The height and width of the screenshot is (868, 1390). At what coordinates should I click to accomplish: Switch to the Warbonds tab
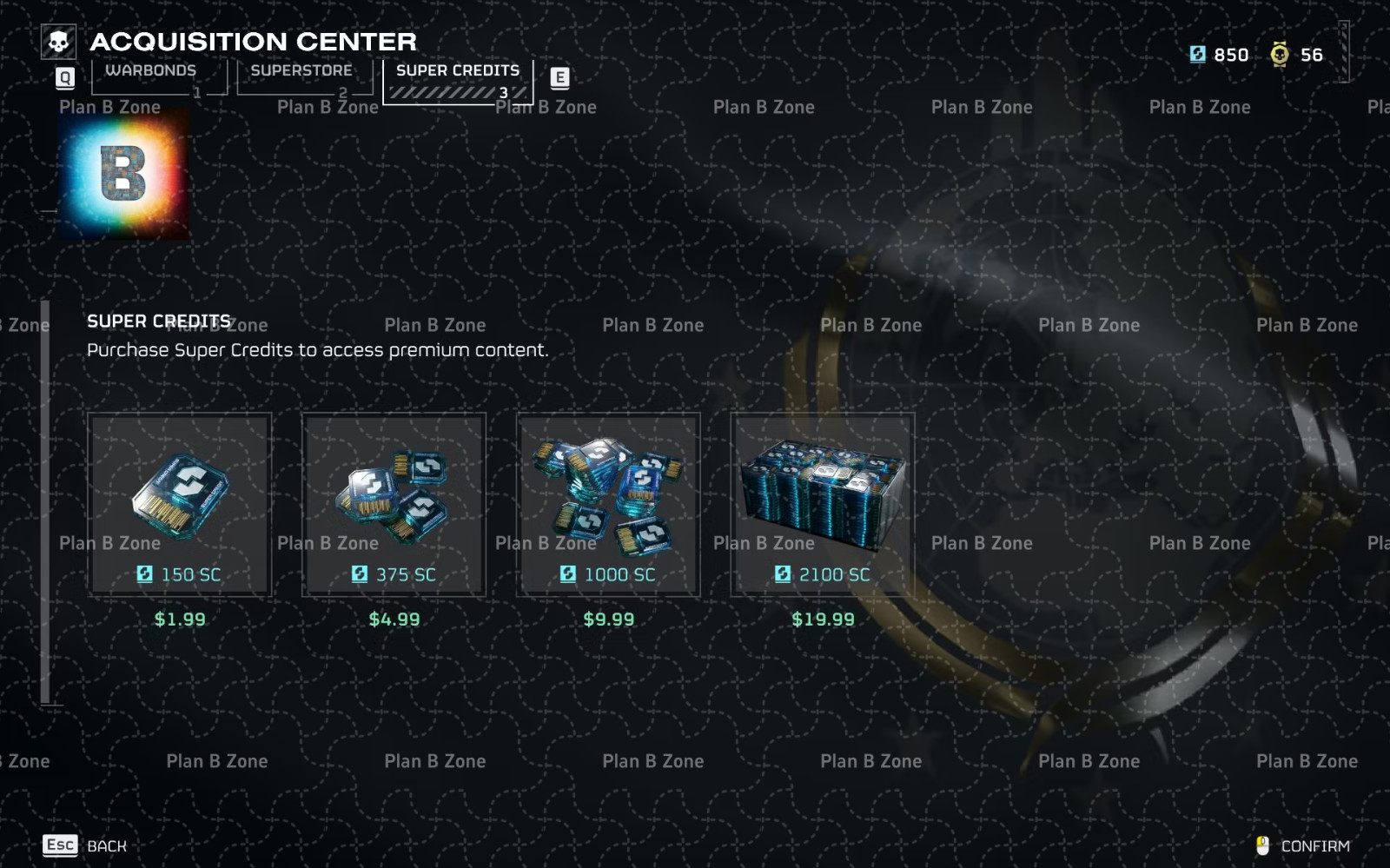152,70
